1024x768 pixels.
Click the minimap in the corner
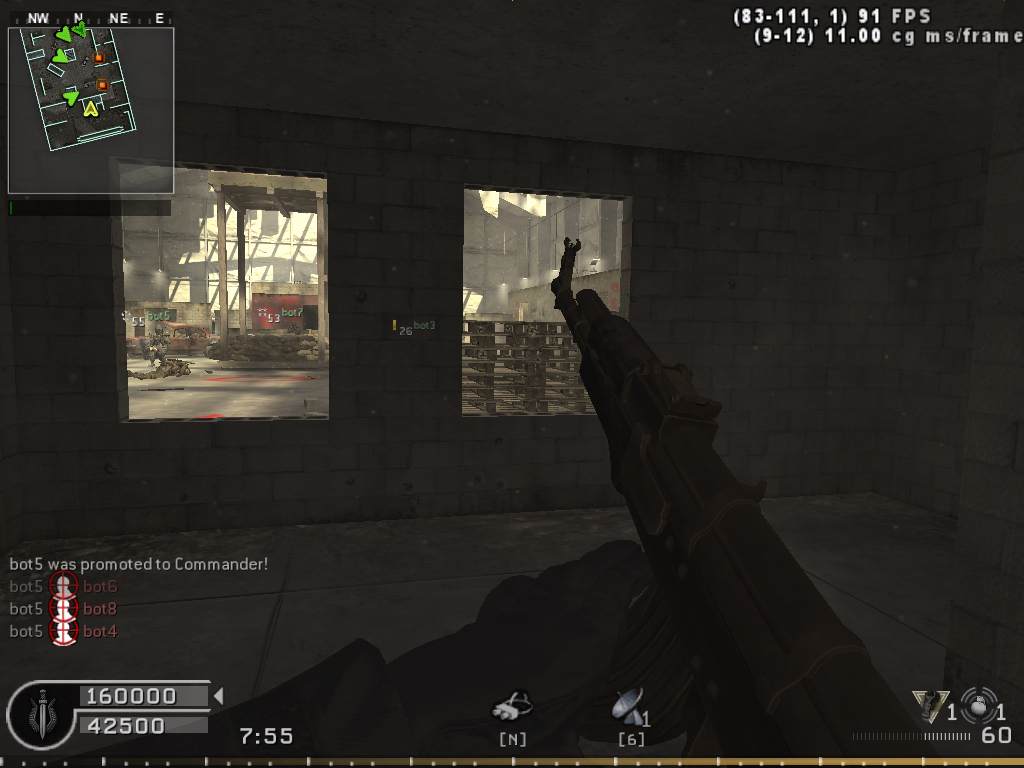(91, 110)
